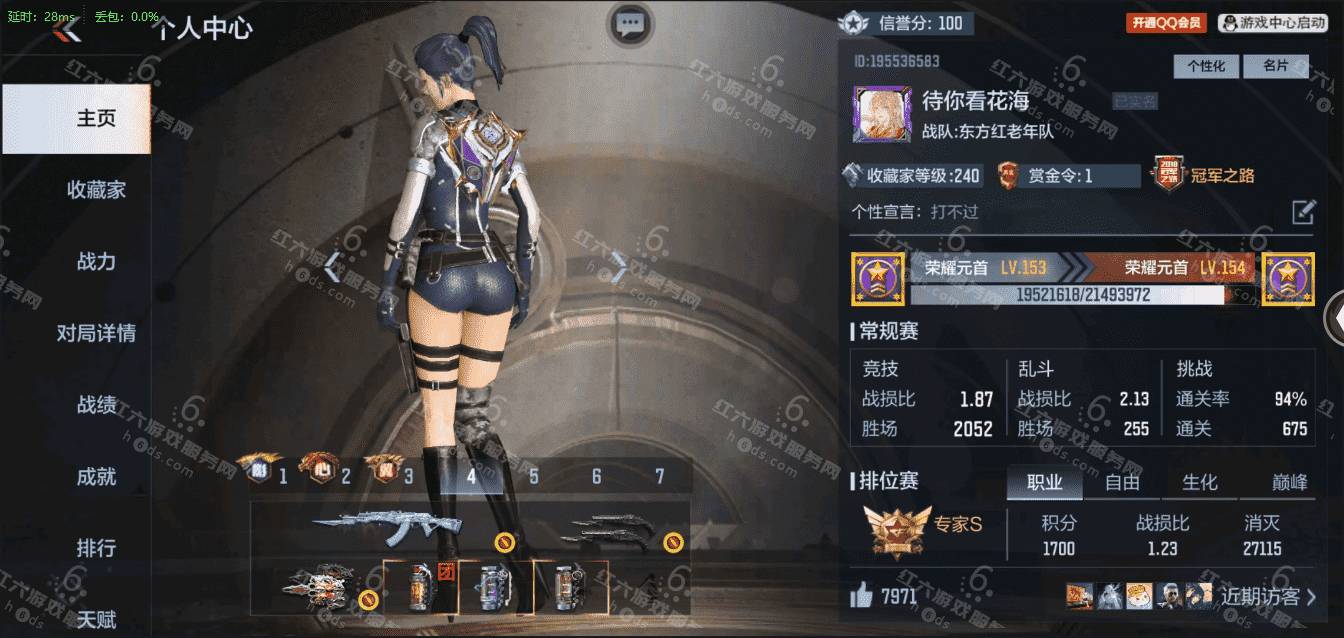Open the 名片 card button
The width and height of the screenshot is (1344, 638).
coord(1276,66)
